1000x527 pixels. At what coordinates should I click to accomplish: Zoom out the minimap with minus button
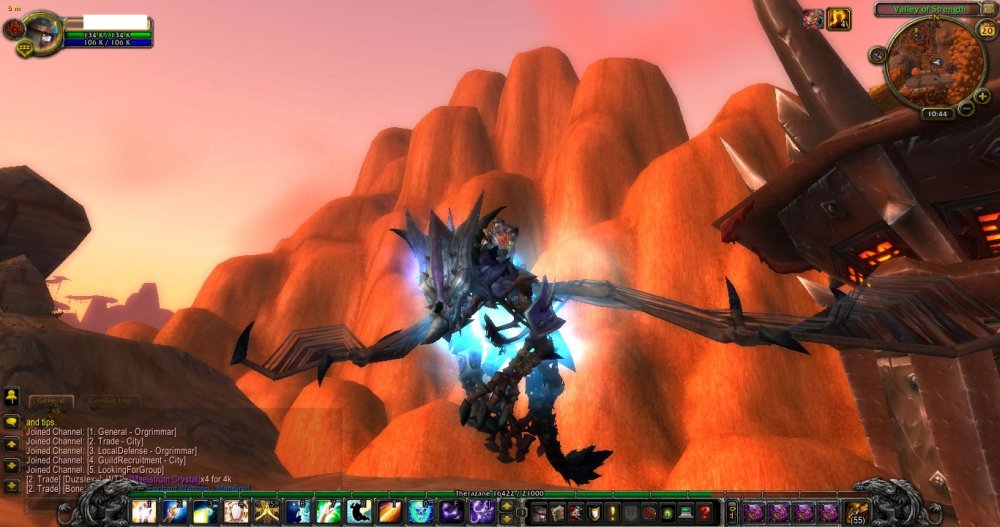[966, 107]
